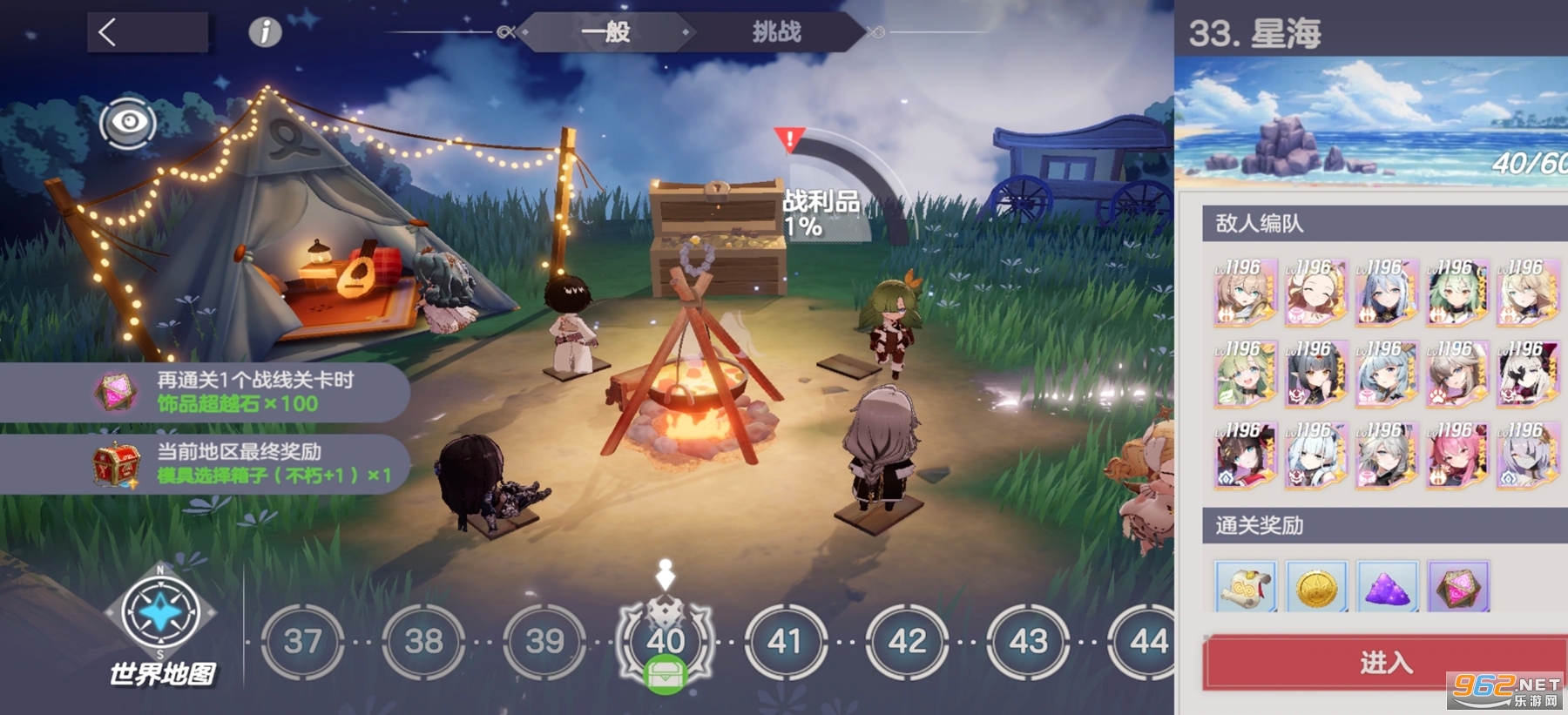Inspect the gold coin reward icon
Screen dimensions: 1568x715
[x=1316, y=587]
